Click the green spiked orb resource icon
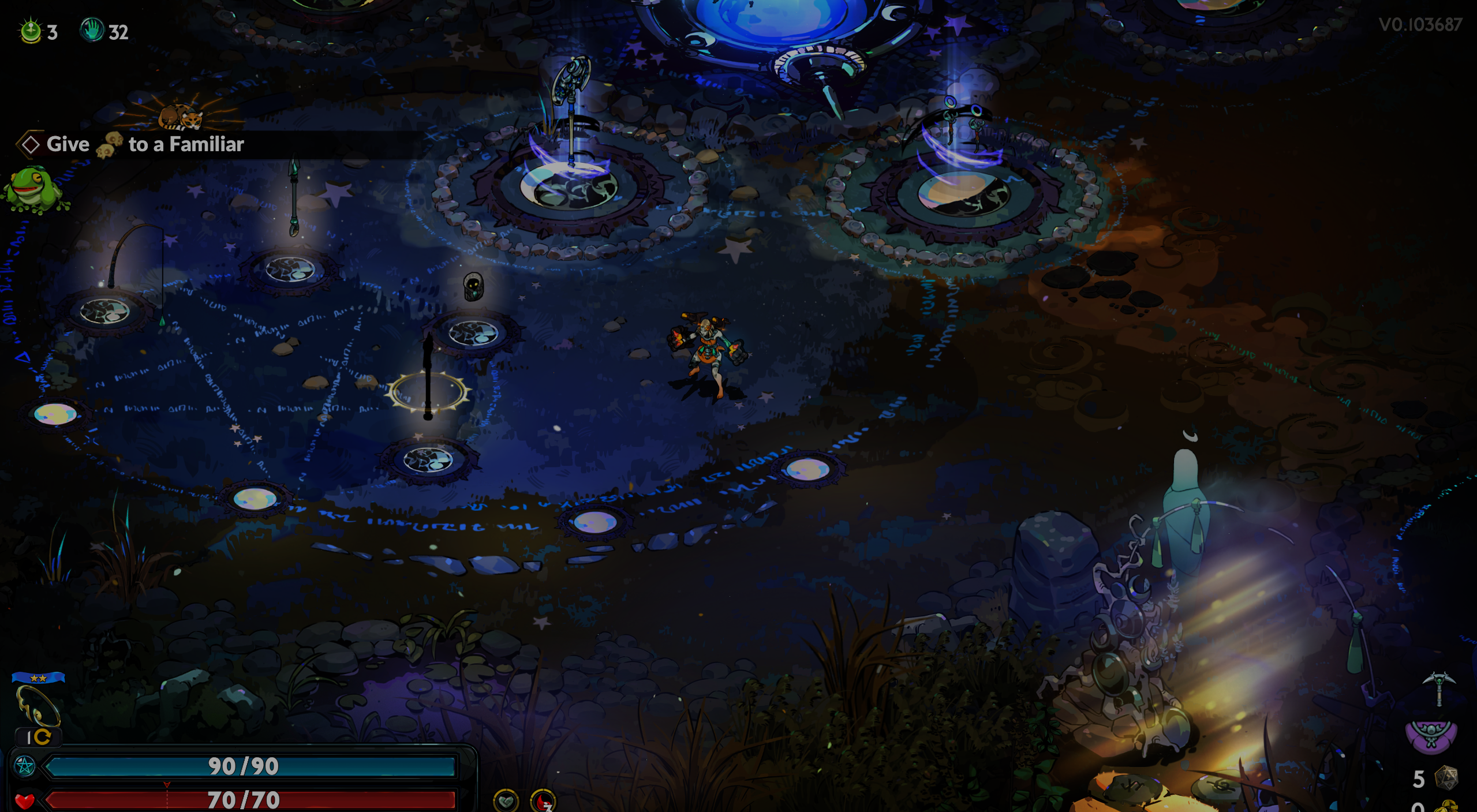The image size is (1477, 812). (31, 31)
